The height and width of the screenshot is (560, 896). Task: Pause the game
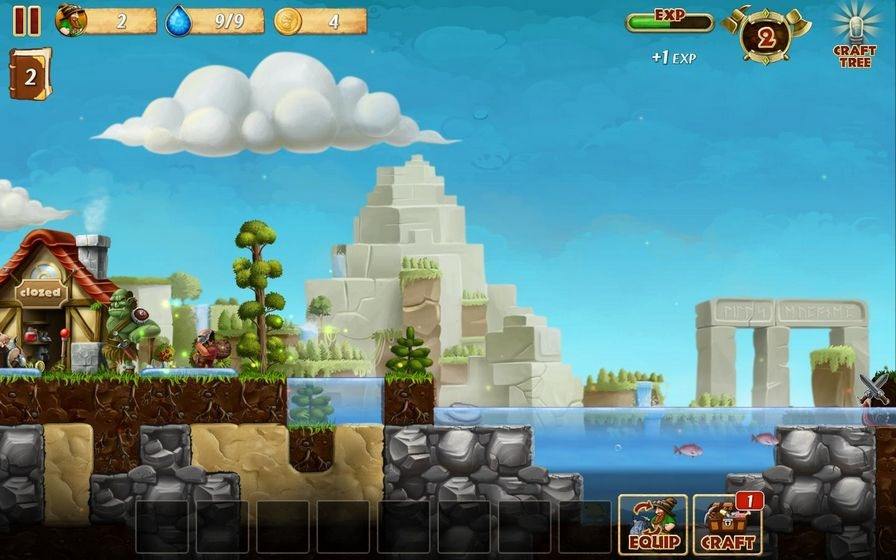27,20
